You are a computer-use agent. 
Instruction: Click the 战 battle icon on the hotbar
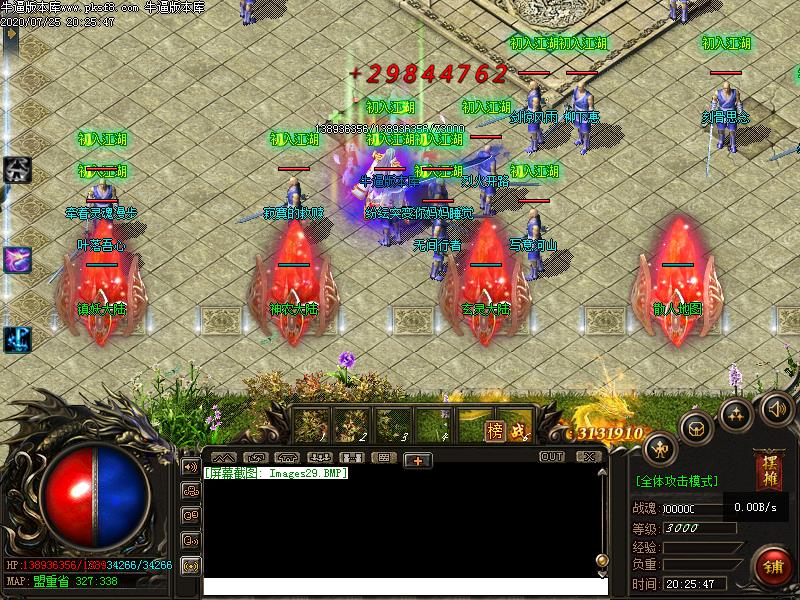518,430
